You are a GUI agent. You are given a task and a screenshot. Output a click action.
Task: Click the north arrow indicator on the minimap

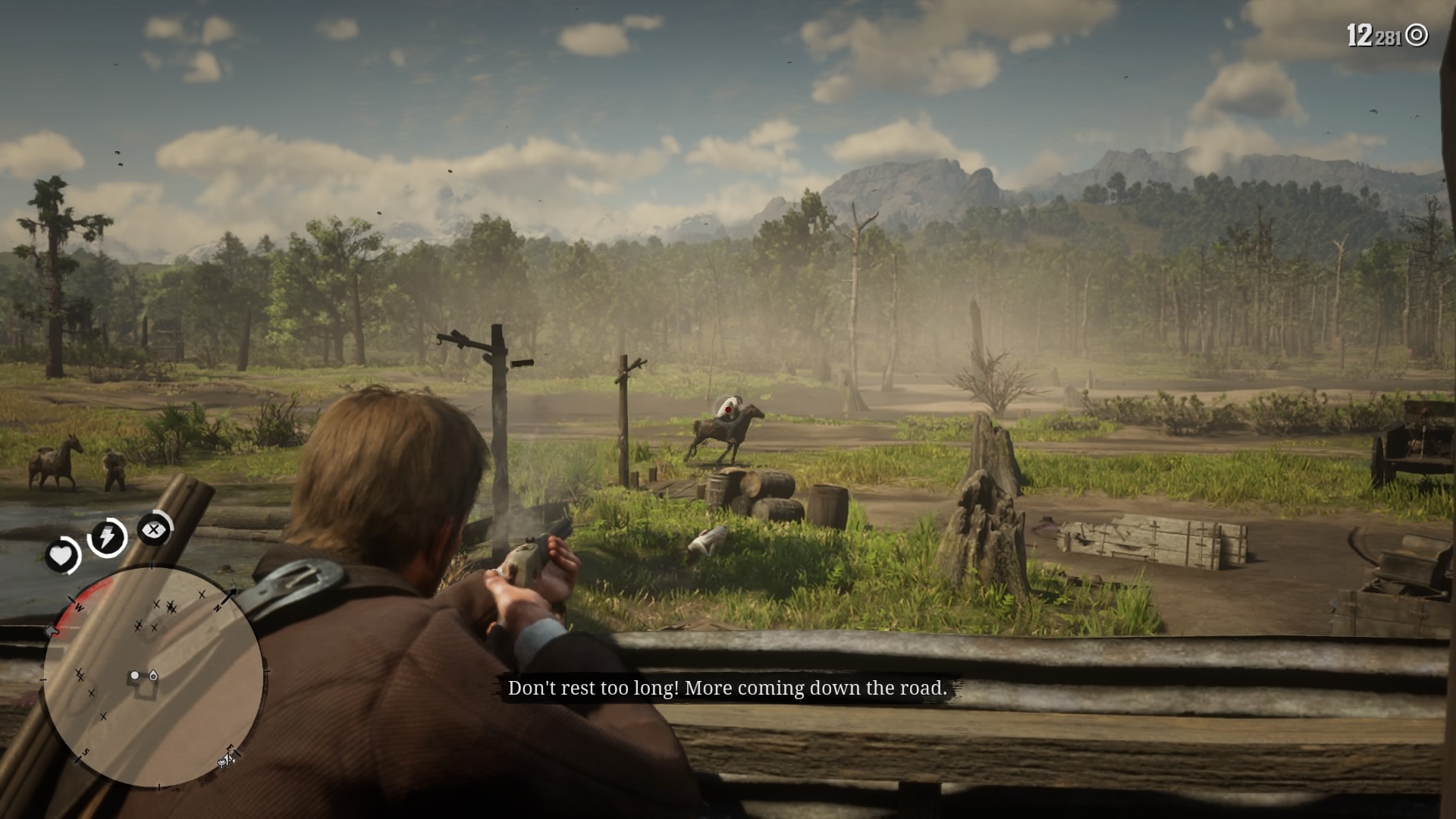[x=230, y=597]
